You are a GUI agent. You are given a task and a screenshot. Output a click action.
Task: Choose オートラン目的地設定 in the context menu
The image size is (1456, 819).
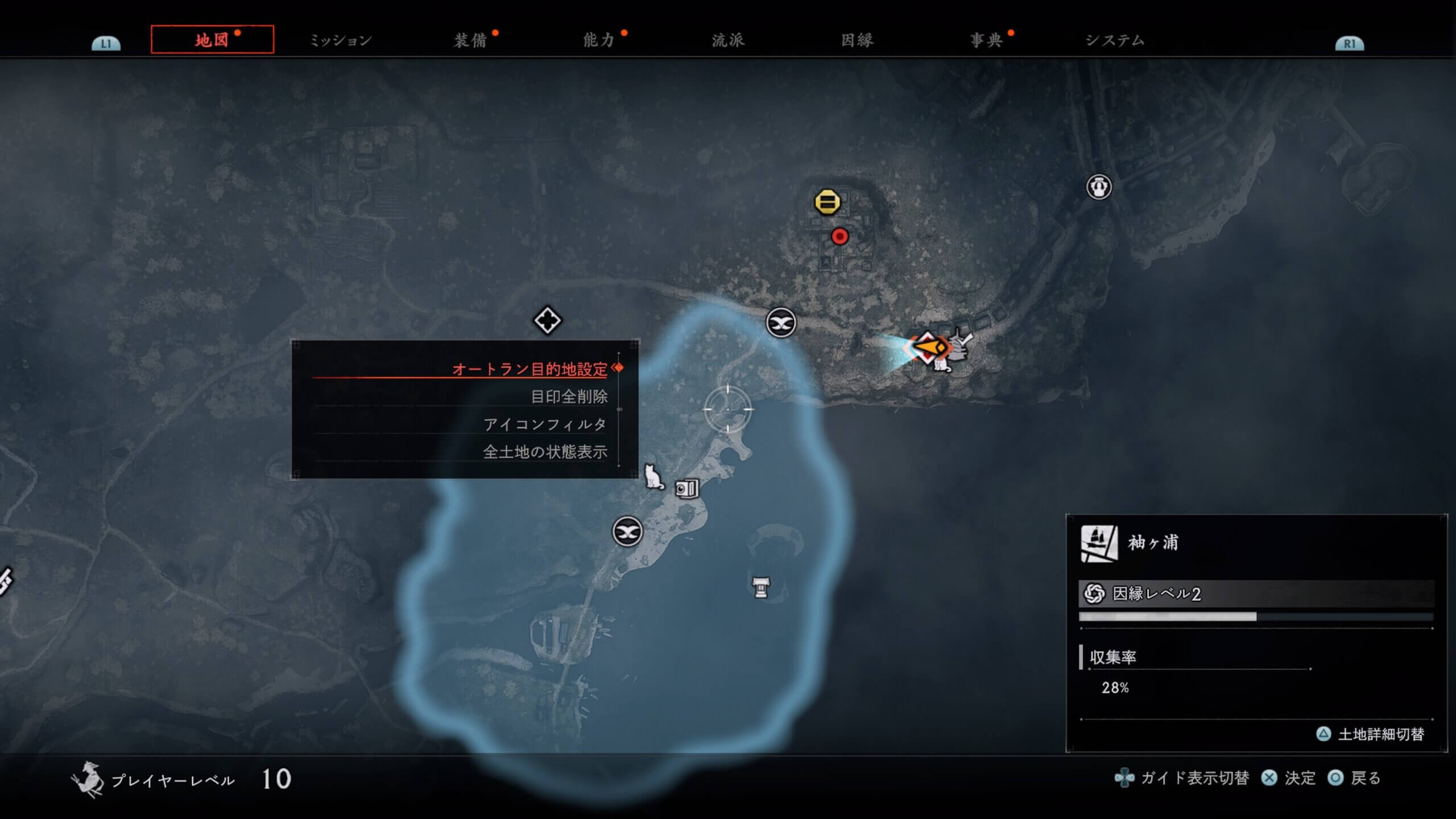(530, 369)
